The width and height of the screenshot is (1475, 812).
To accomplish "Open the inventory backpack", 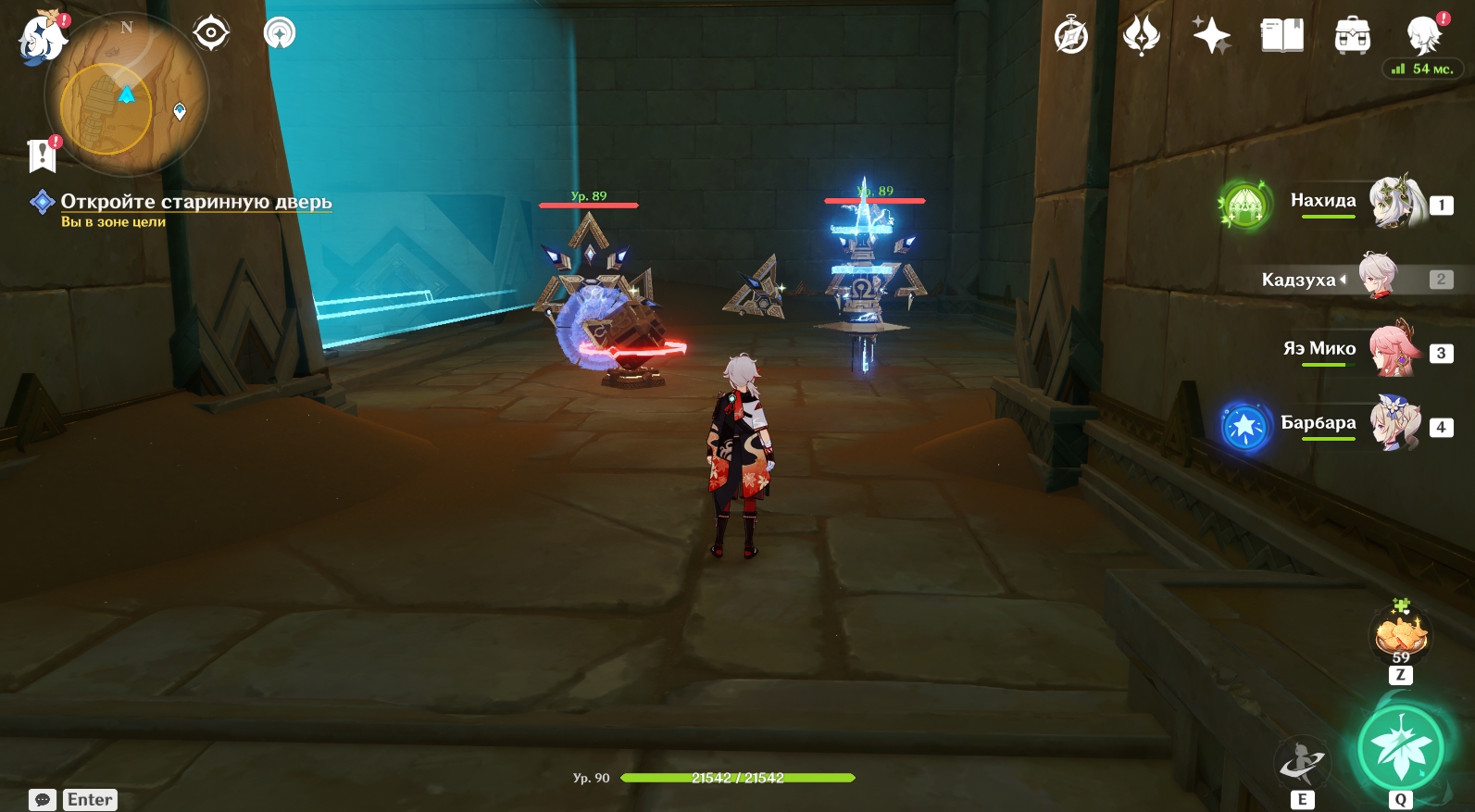I will point(1352,37).
